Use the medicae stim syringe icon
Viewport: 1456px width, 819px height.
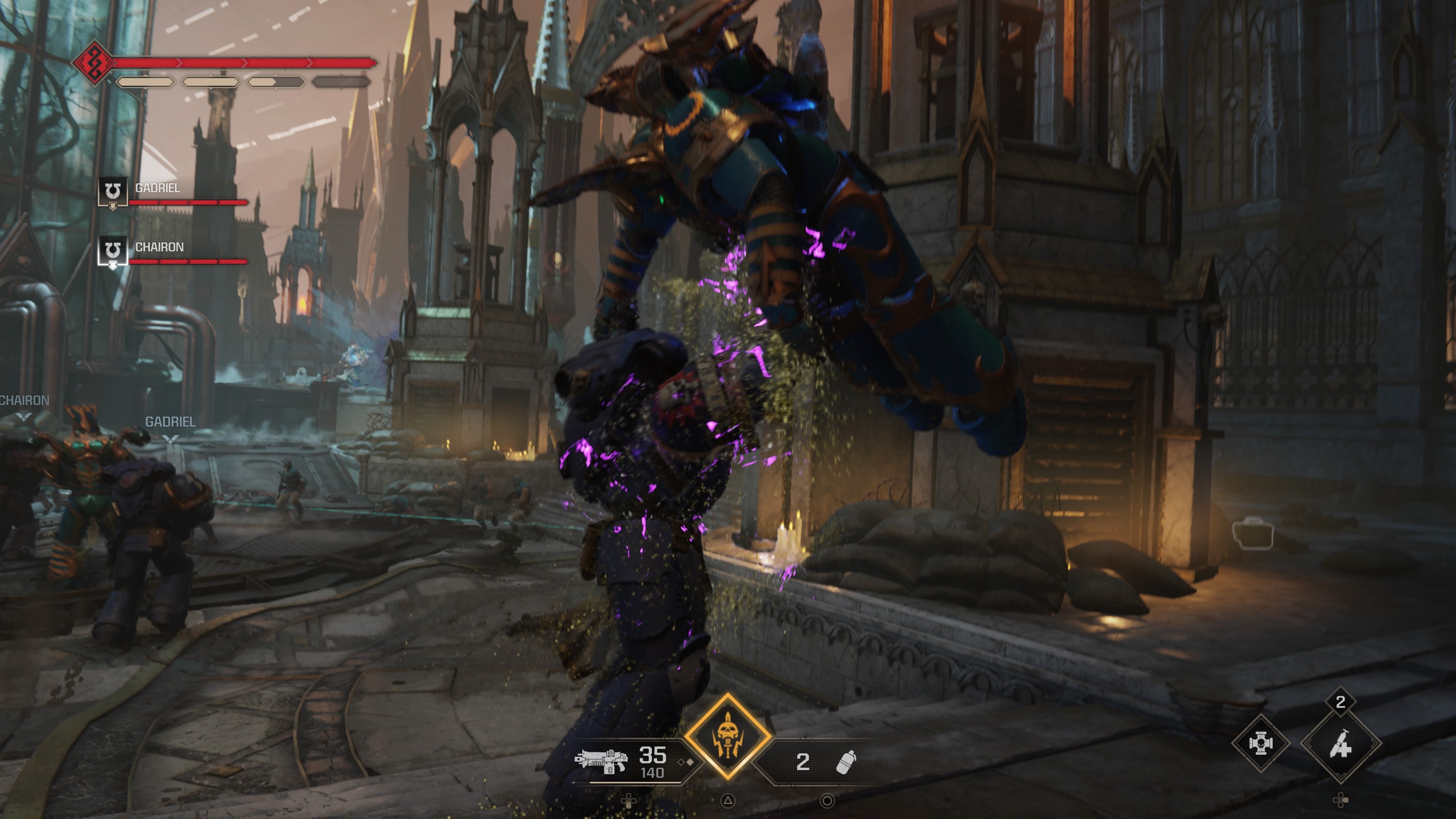click(1341, 744)
